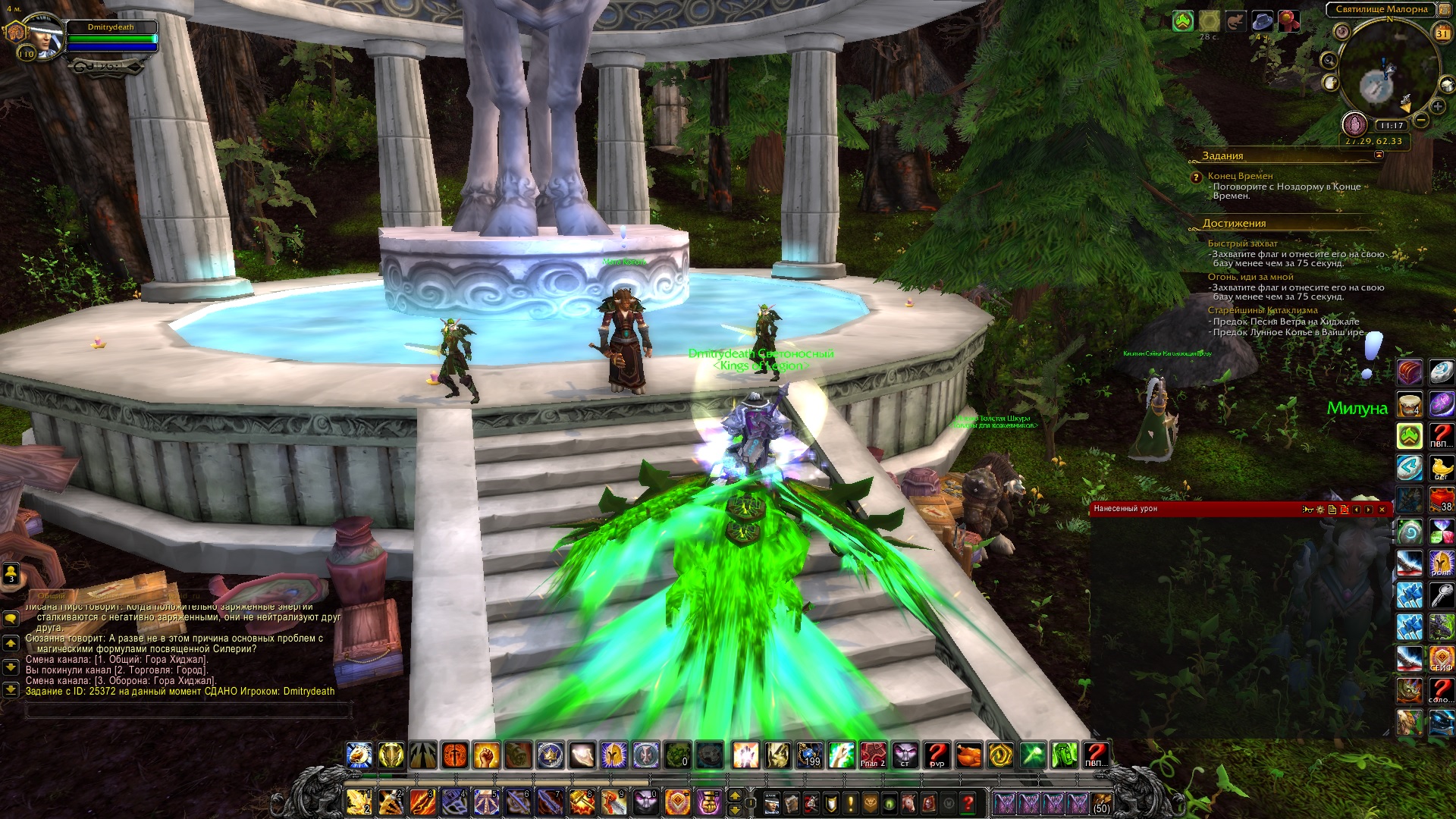Page up the main action bar

pos(734,795)
